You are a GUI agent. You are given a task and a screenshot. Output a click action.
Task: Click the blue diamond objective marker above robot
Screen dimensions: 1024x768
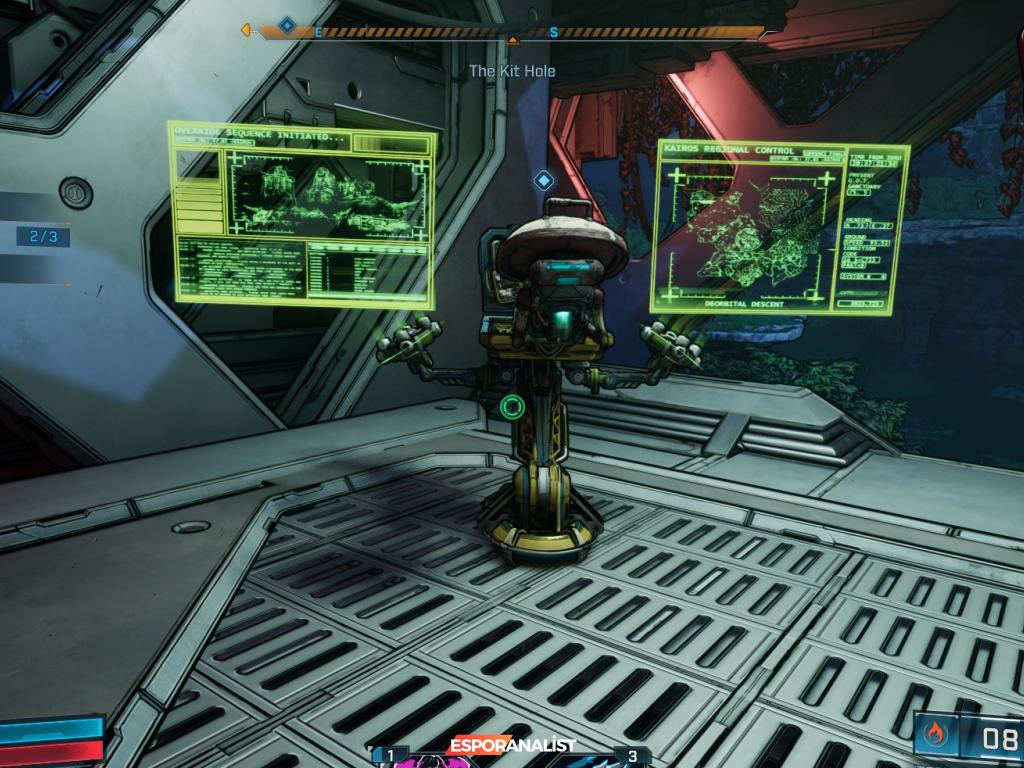click(x=543, y=180)
